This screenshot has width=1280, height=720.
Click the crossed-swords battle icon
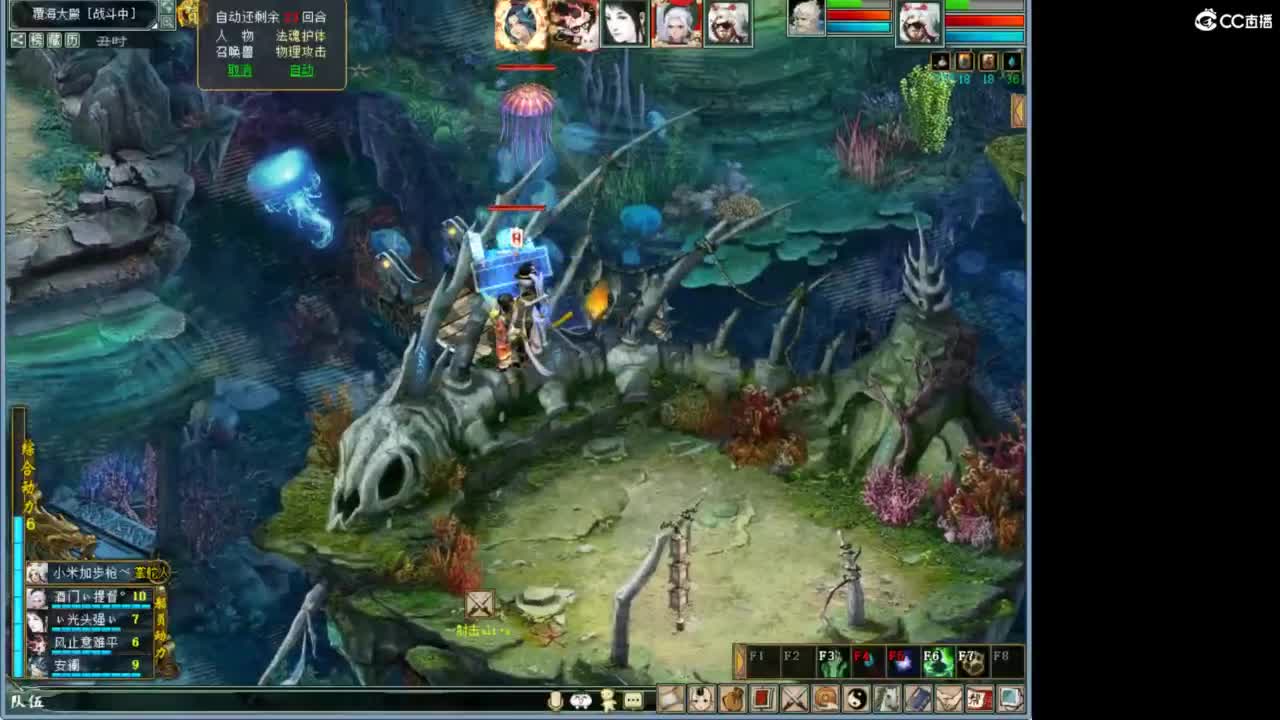point(793,697)
